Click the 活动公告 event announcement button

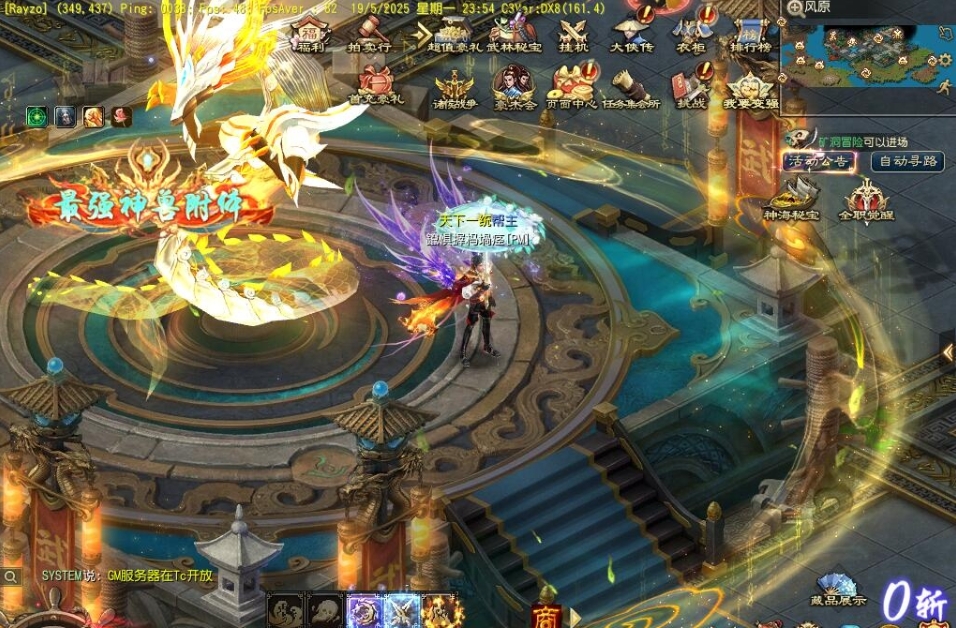[x=820, y=161]
